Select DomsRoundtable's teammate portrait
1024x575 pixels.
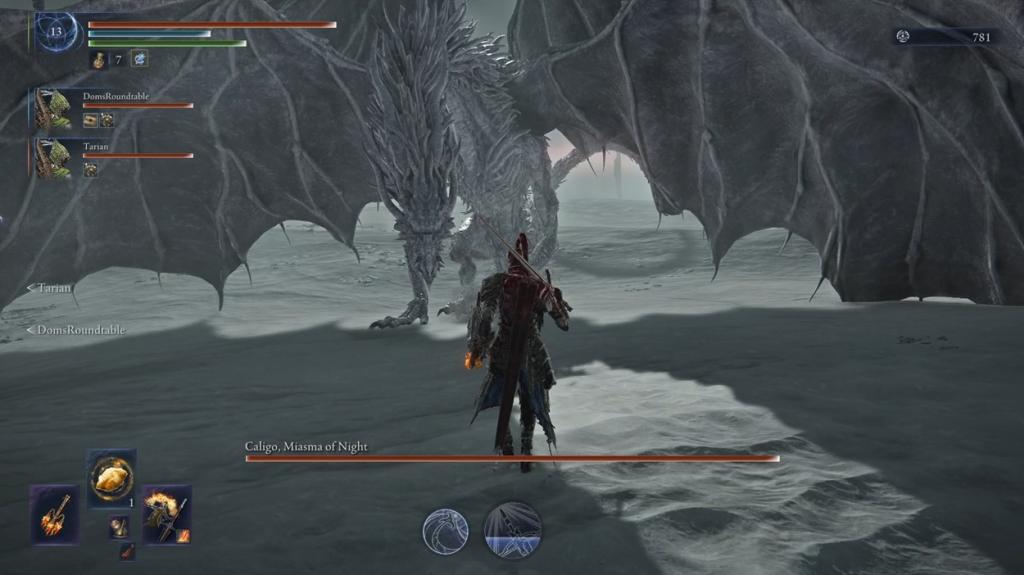pyautogui.click(x=54, y=109)
